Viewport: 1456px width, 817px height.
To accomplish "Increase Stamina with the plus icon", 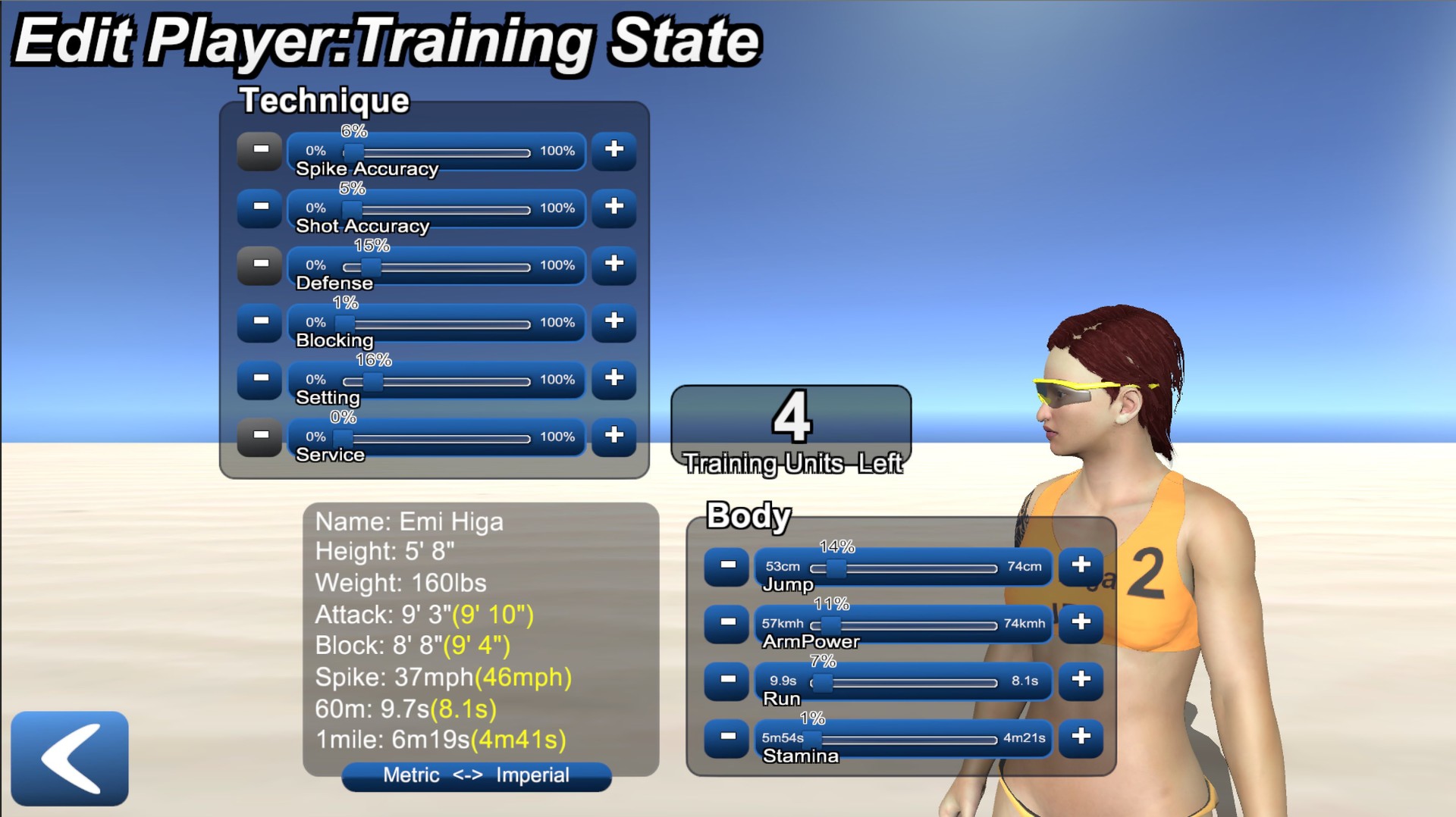I will point(1081,739).
